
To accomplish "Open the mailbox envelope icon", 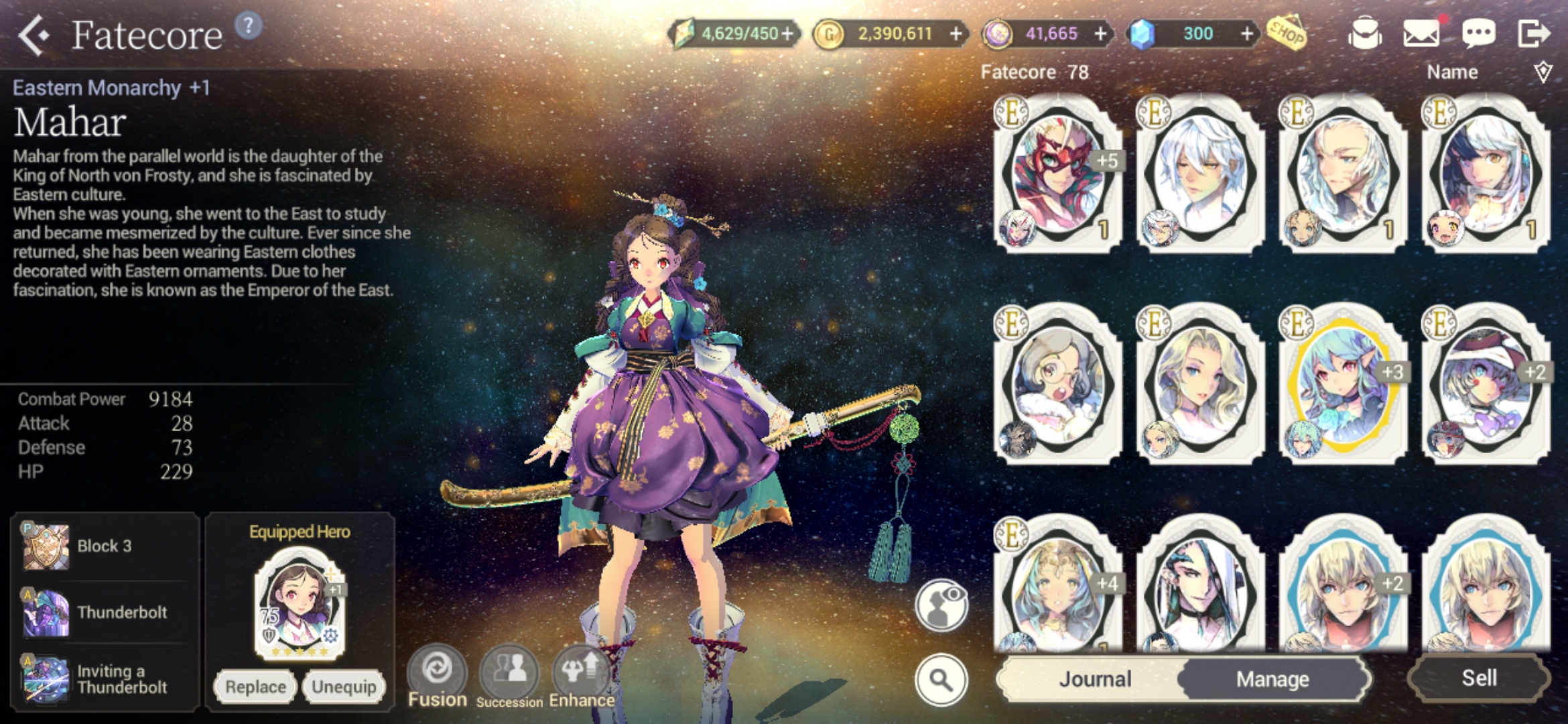I will coord(1421,33).
